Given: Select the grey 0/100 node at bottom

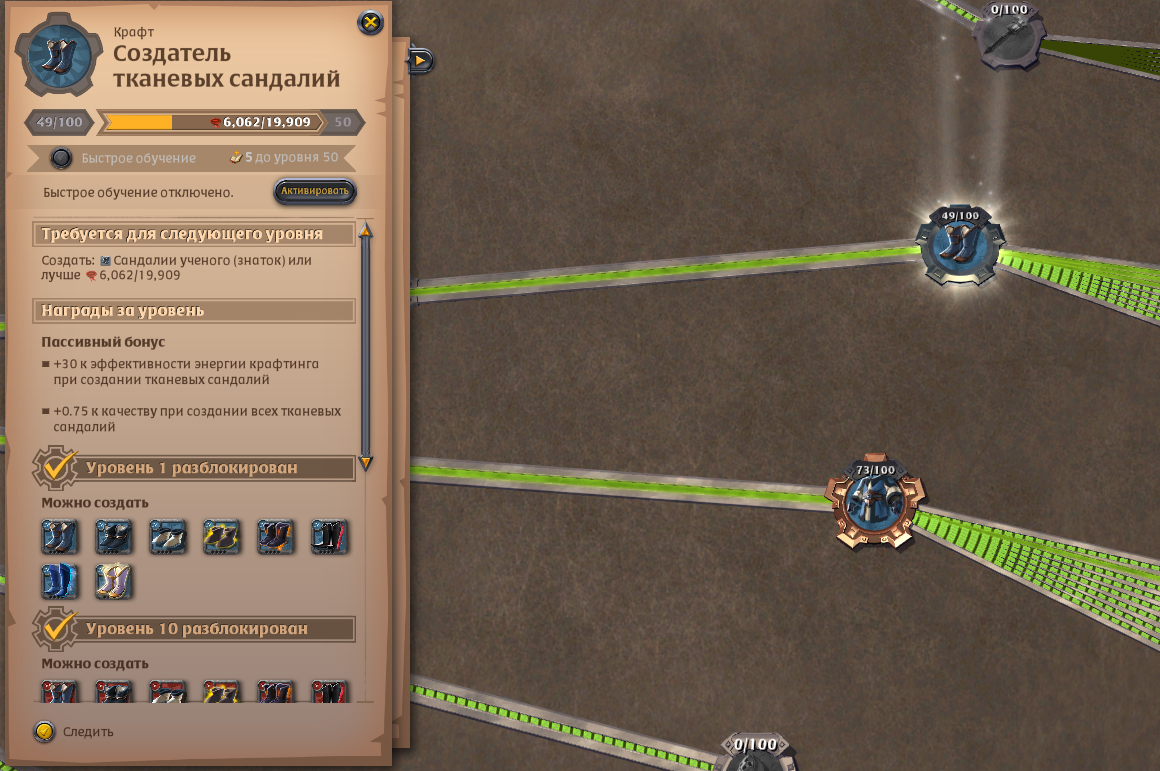Looking at the screenshot, I should (x=754, y=757).
